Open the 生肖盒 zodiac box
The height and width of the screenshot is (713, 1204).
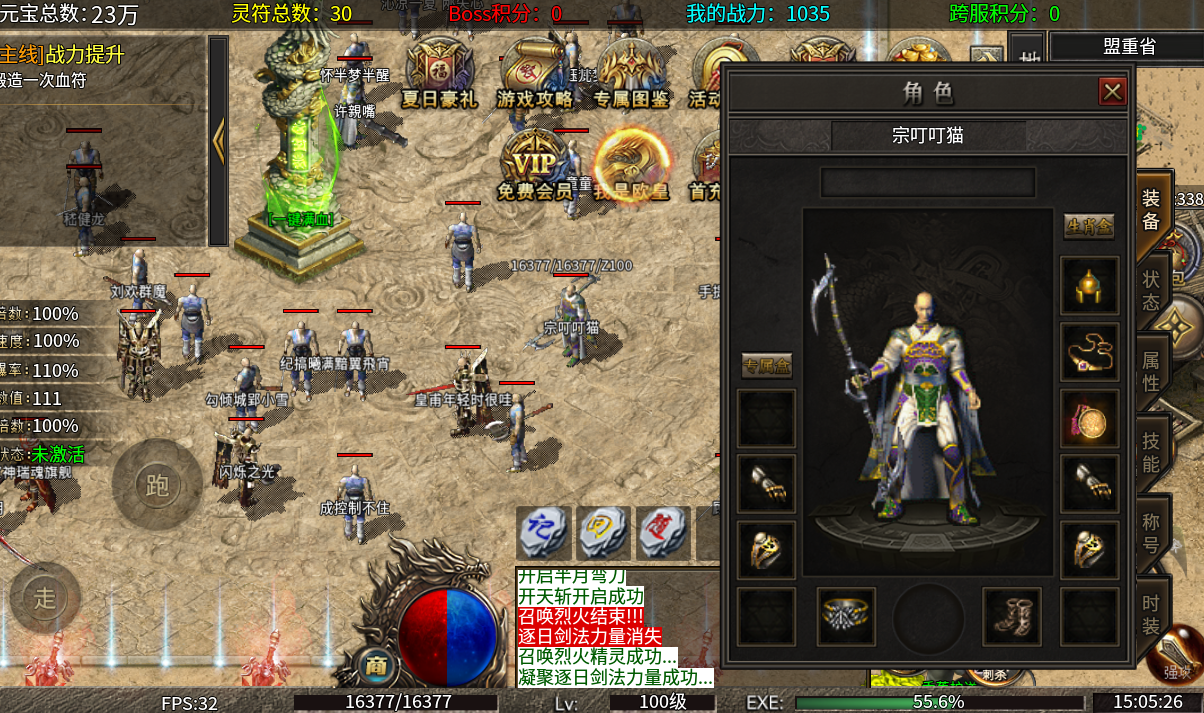pos(1088,226)
